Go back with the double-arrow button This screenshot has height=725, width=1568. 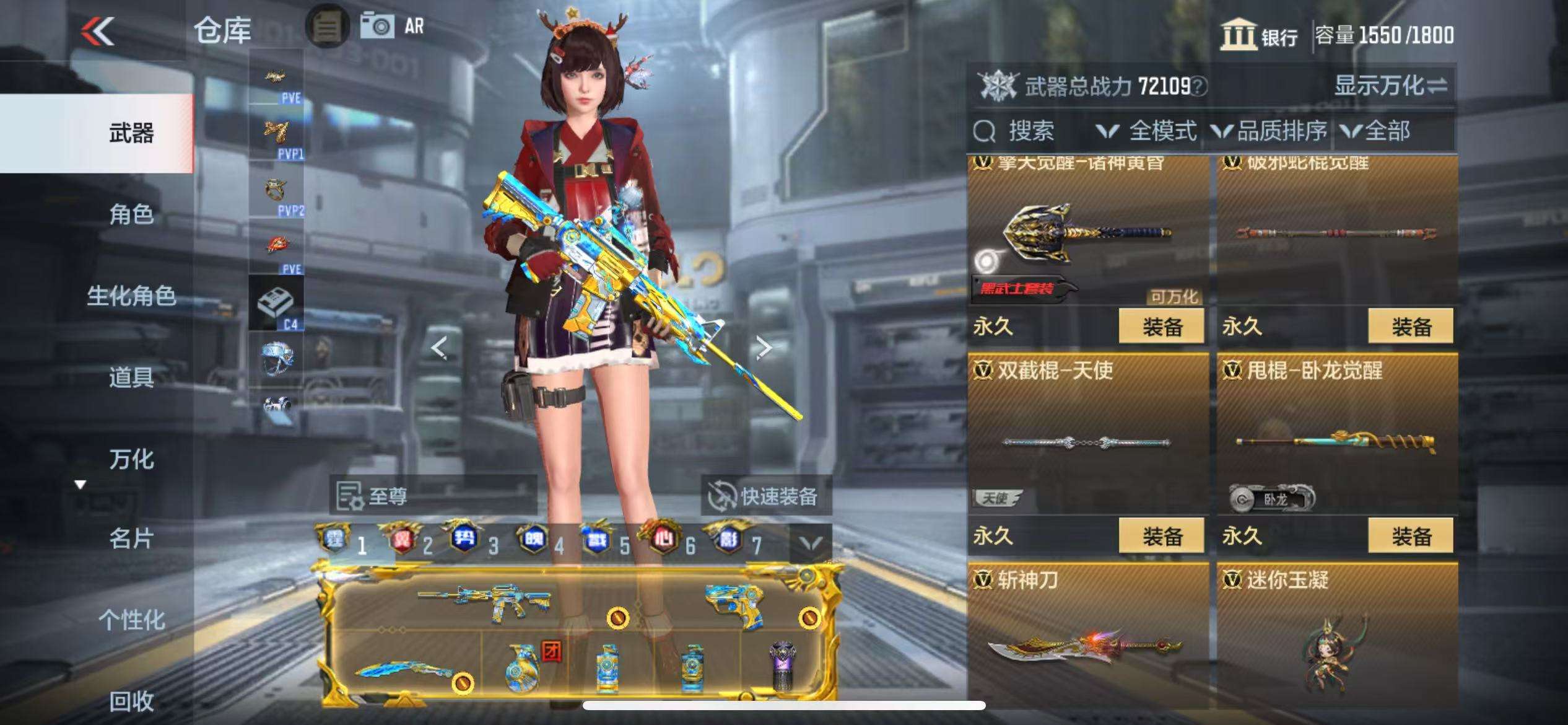coord(98,31)
